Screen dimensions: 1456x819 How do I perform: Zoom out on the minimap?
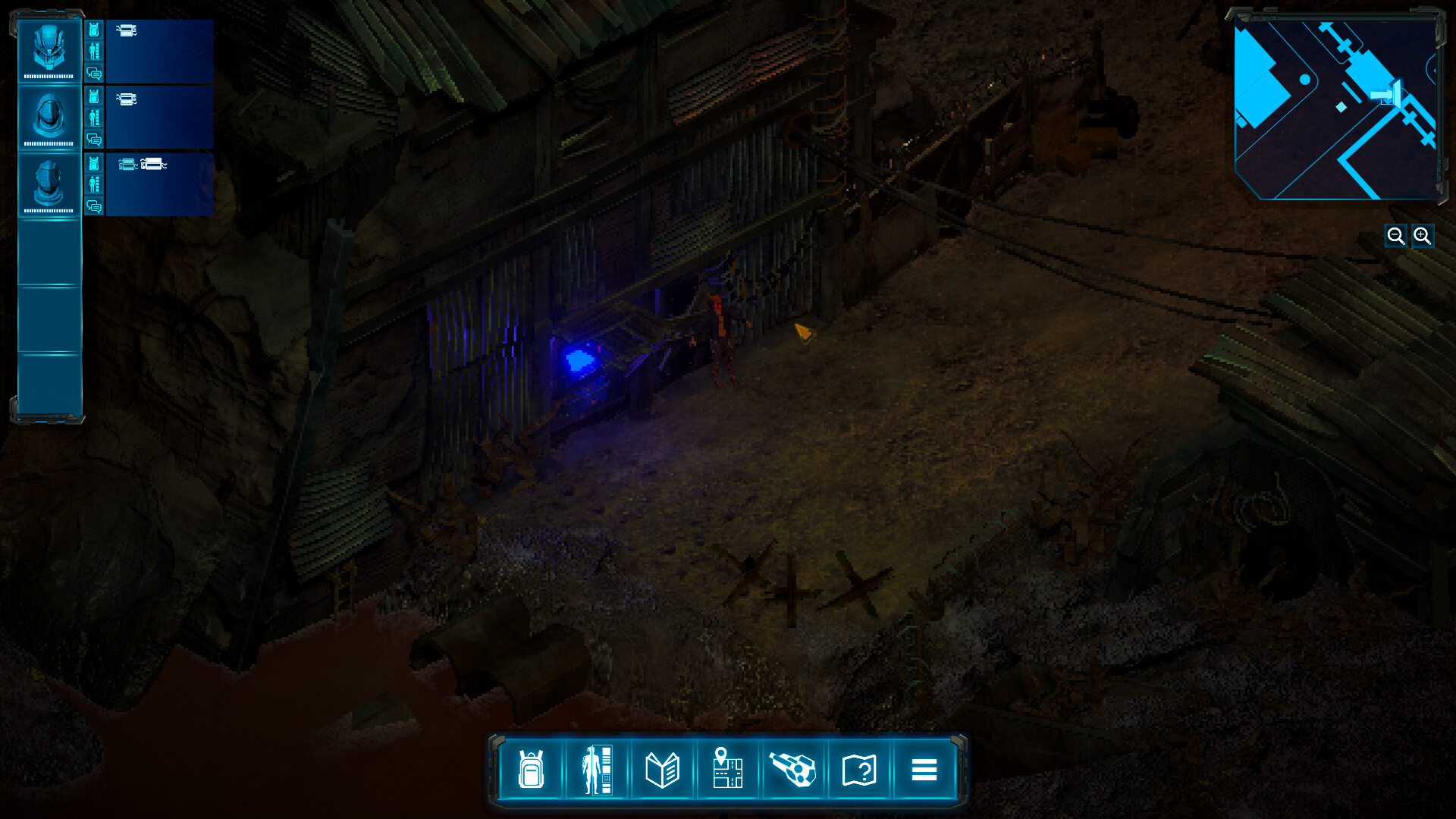1396,235
